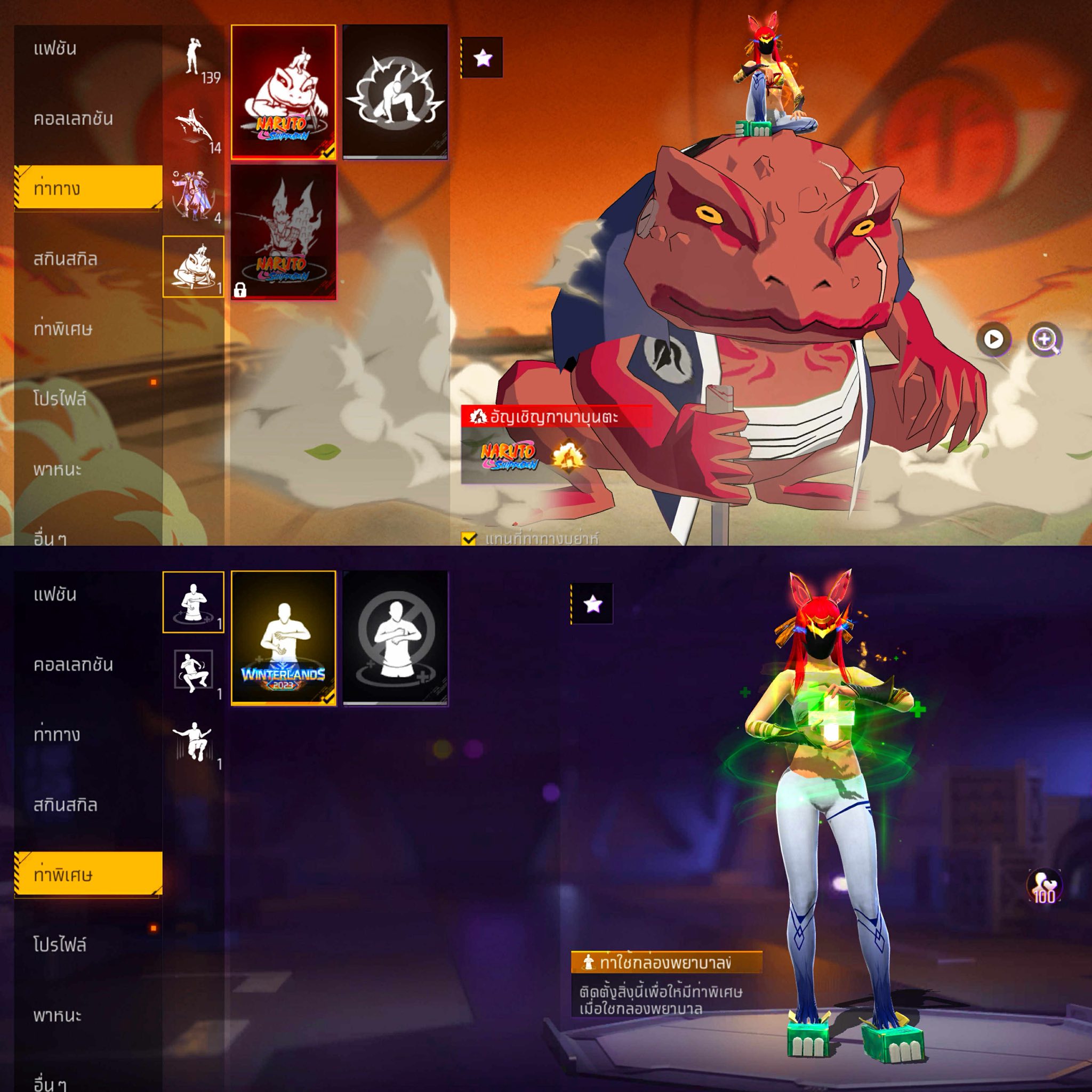Image resolution: width=1092 pixels, height=1092 pixels.
Task: Select the locked Naruto Shippuden emote card
Action: 283,232
